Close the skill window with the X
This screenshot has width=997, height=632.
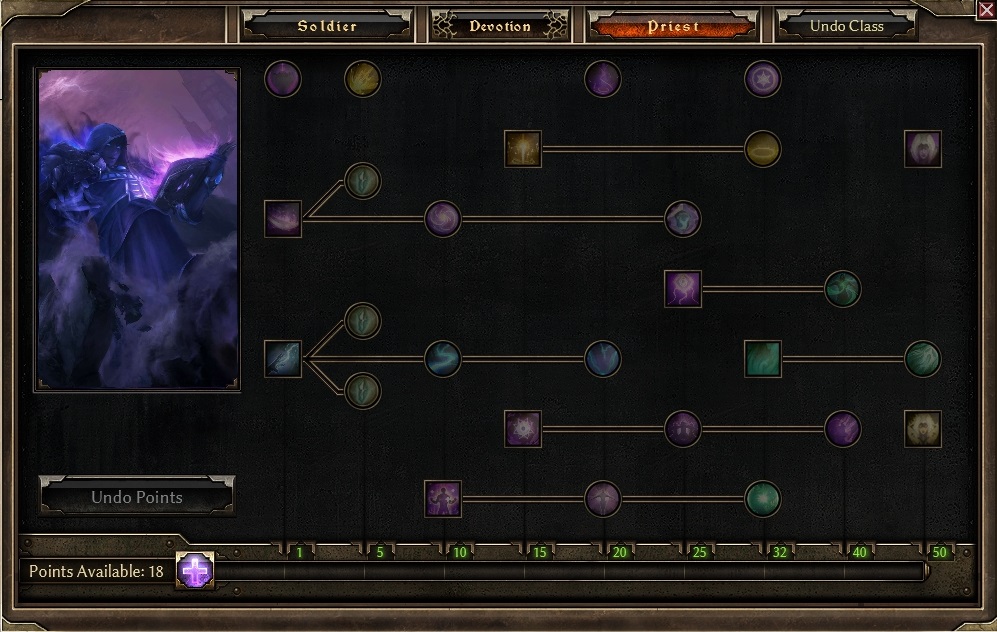(x=985, y=10)
